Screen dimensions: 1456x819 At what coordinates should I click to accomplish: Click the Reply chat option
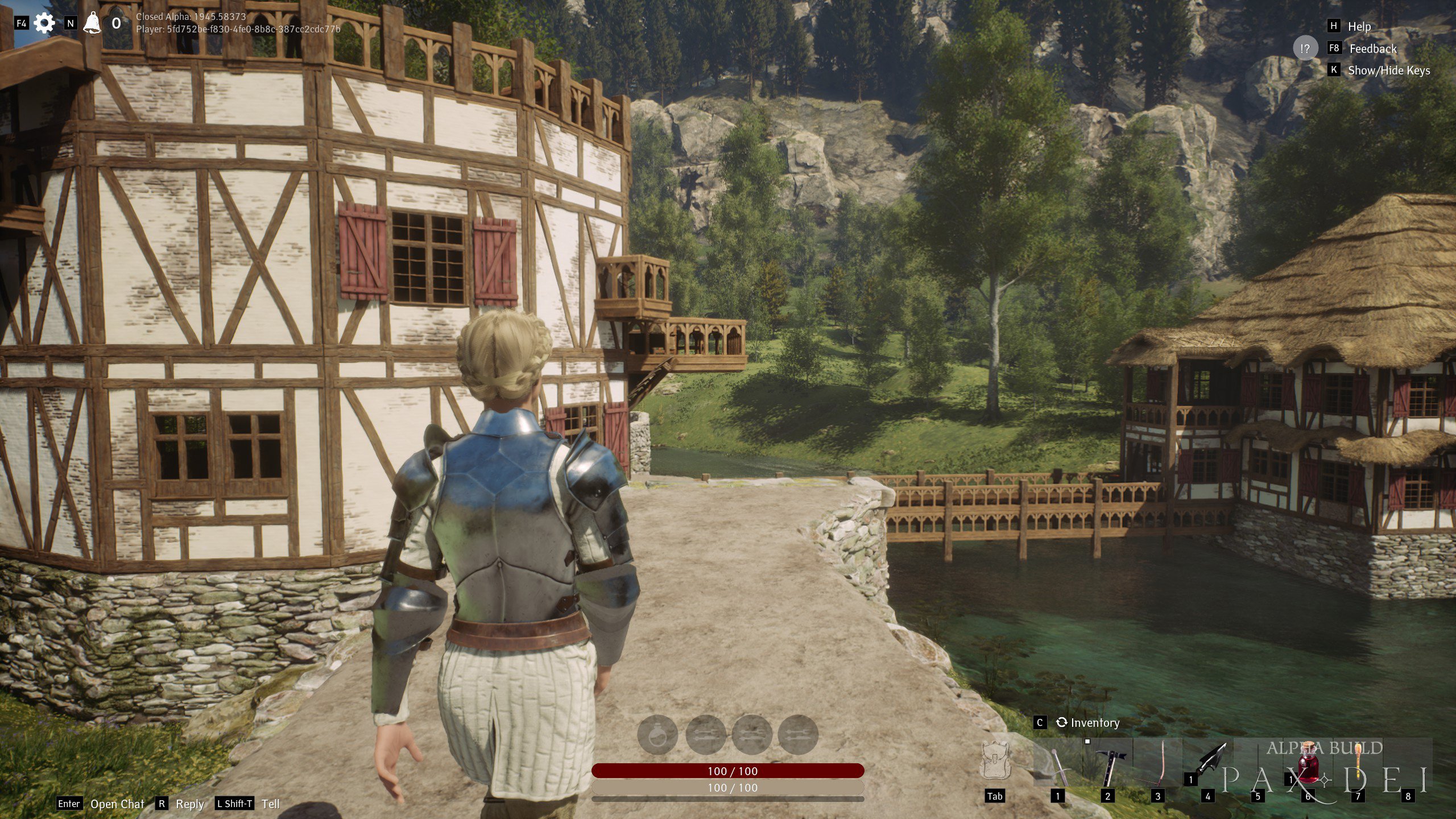(x=190, y=805)
